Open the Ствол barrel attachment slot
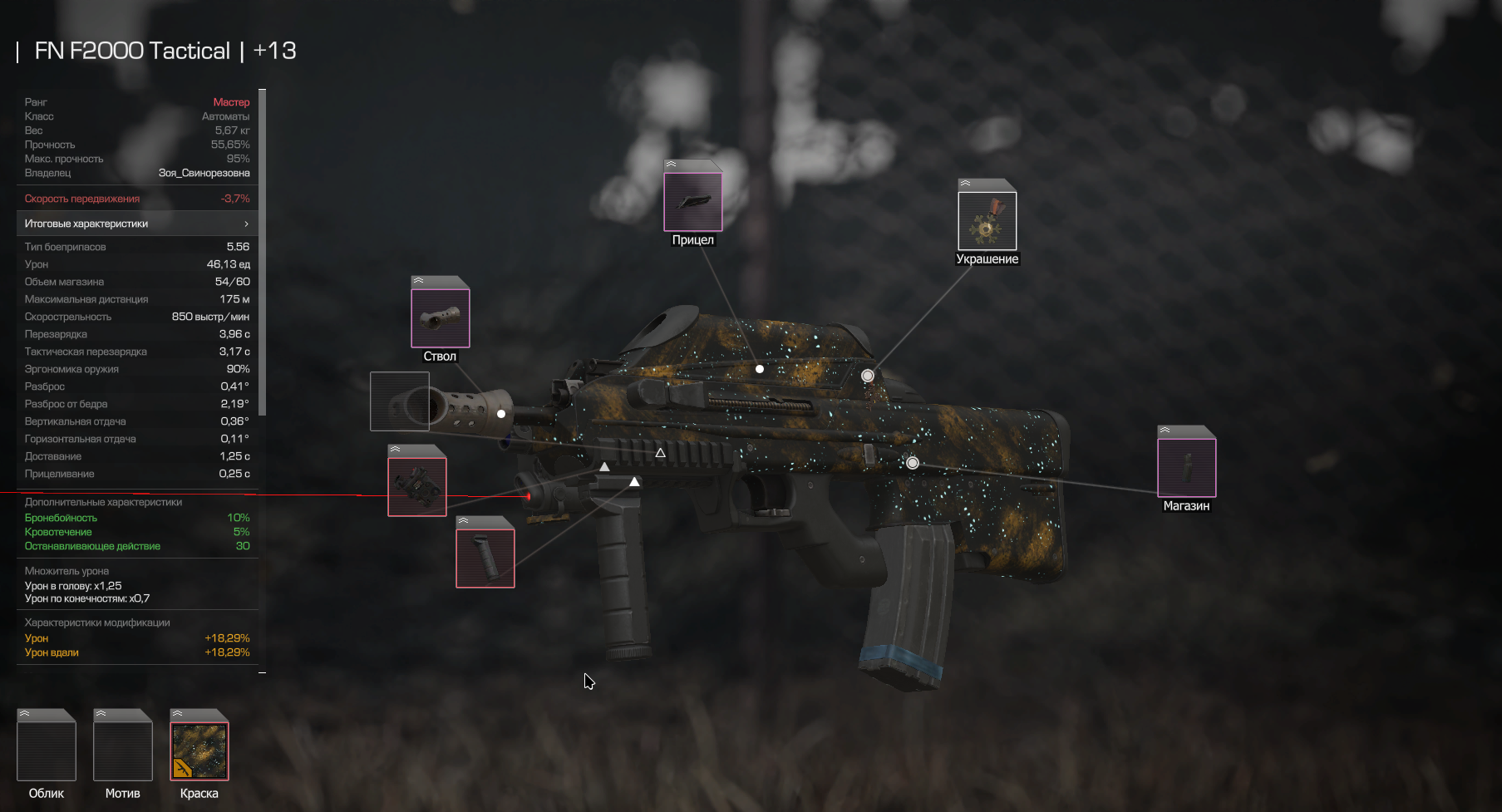Viewport: 1502px width, 812px height. [440, 317]
